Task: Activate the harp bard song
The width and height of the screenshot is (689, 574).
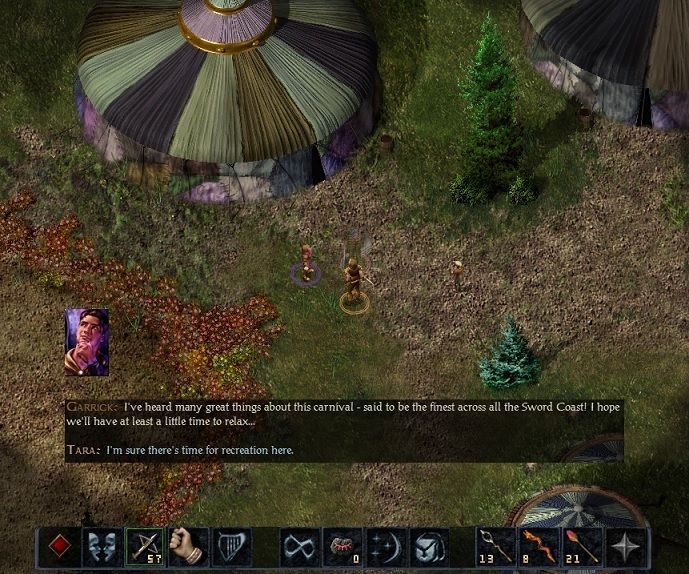Action: pyautogui.click(x=231, y=547)
